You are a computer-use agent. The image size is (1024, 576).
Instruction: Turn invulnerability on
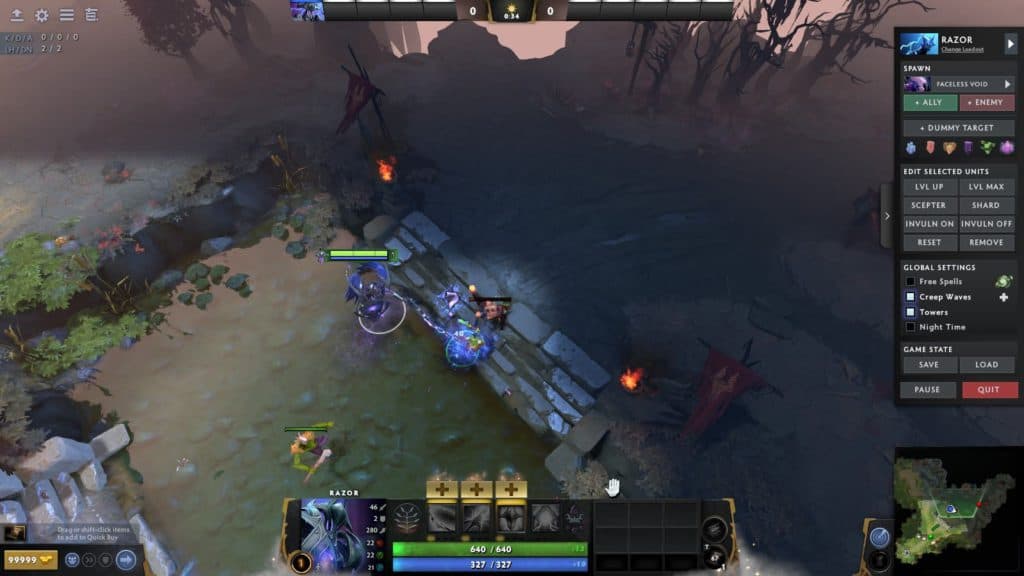point(929,224)
